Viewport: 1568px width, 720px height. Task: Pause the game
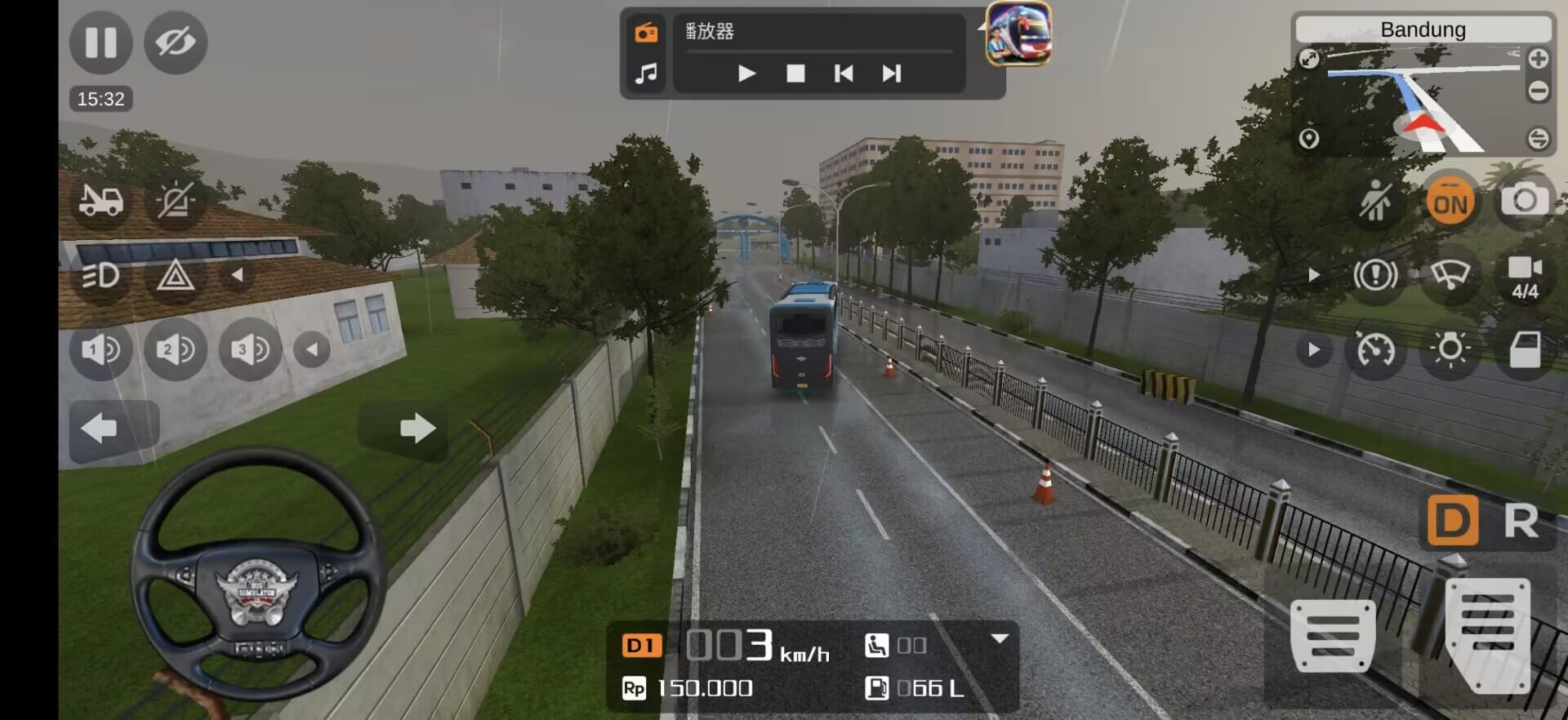tap(100, 42)
